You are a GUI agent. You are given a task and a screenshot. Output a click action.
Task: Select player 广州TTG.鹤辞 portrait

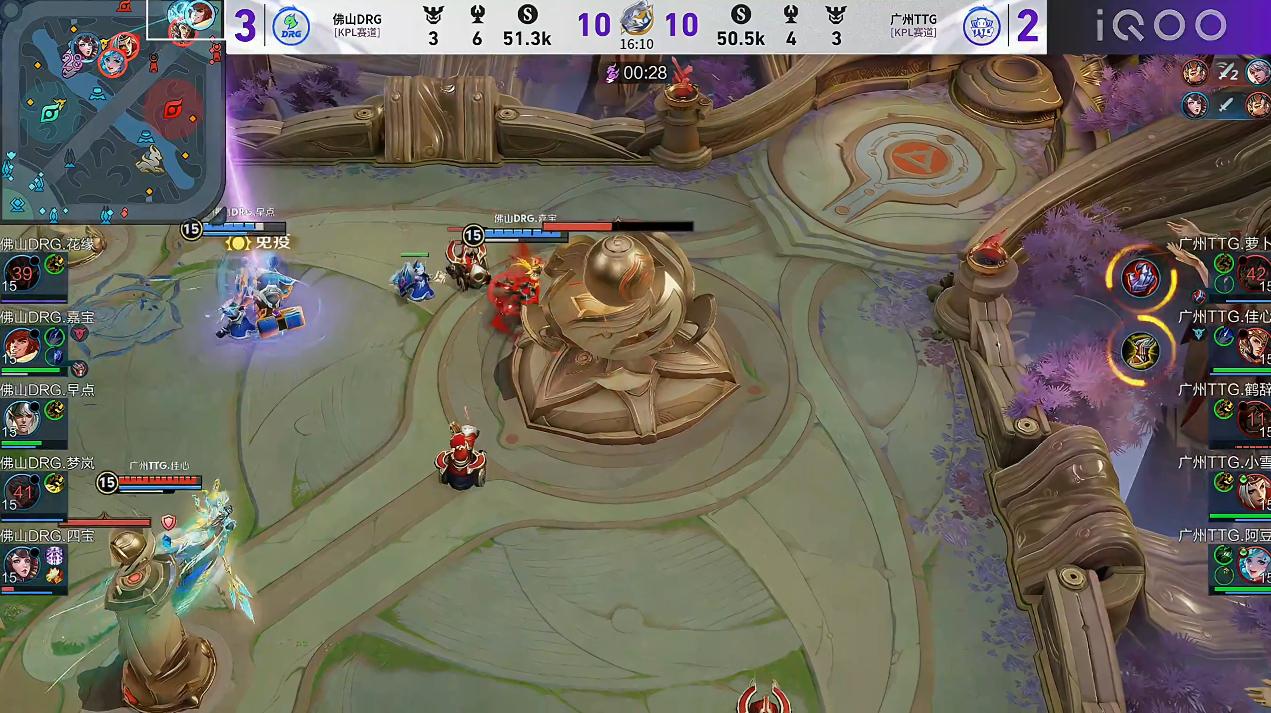tap(1254, 417)
